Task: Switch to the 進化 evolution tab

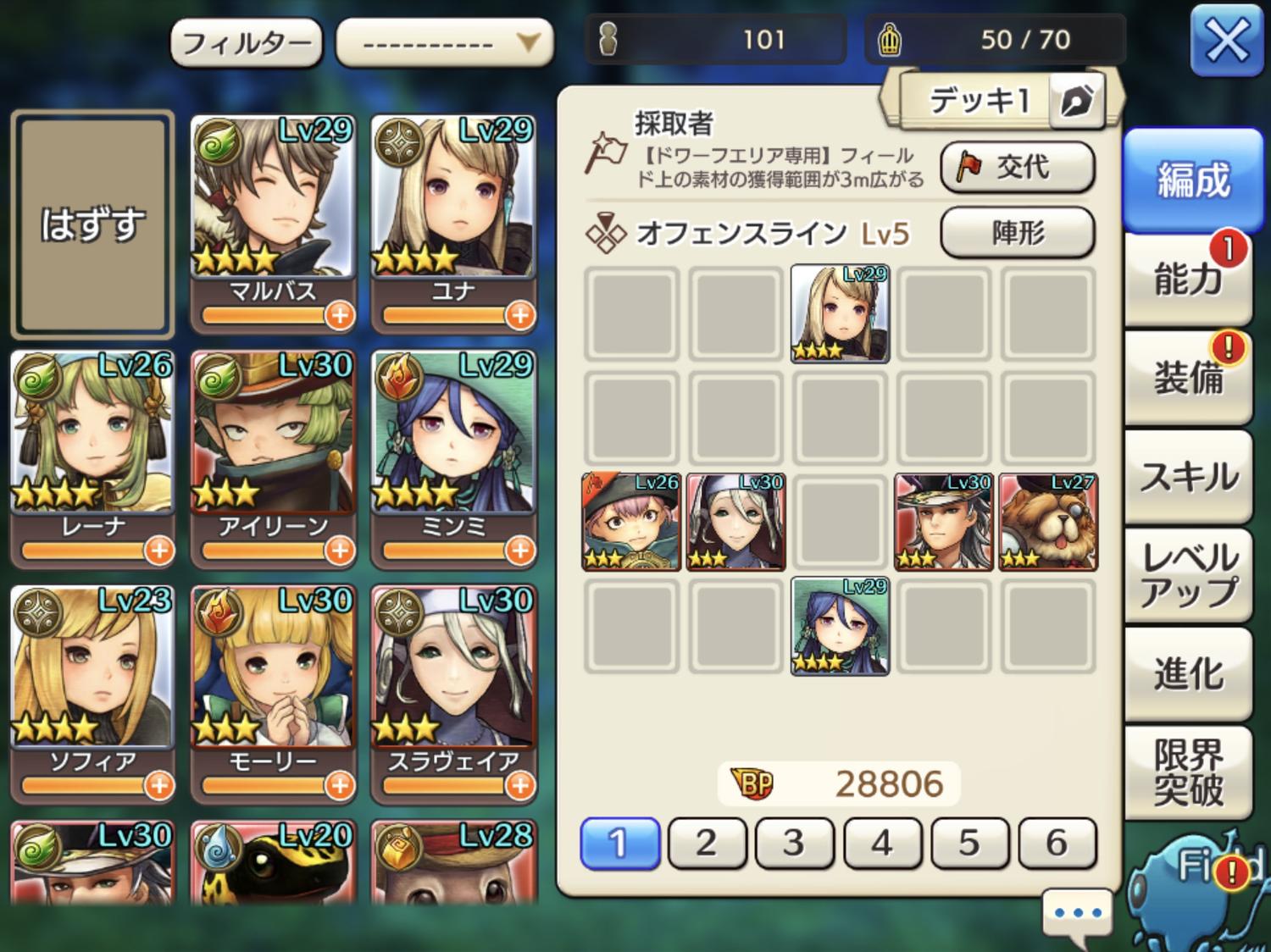Action: point(1188,674)
